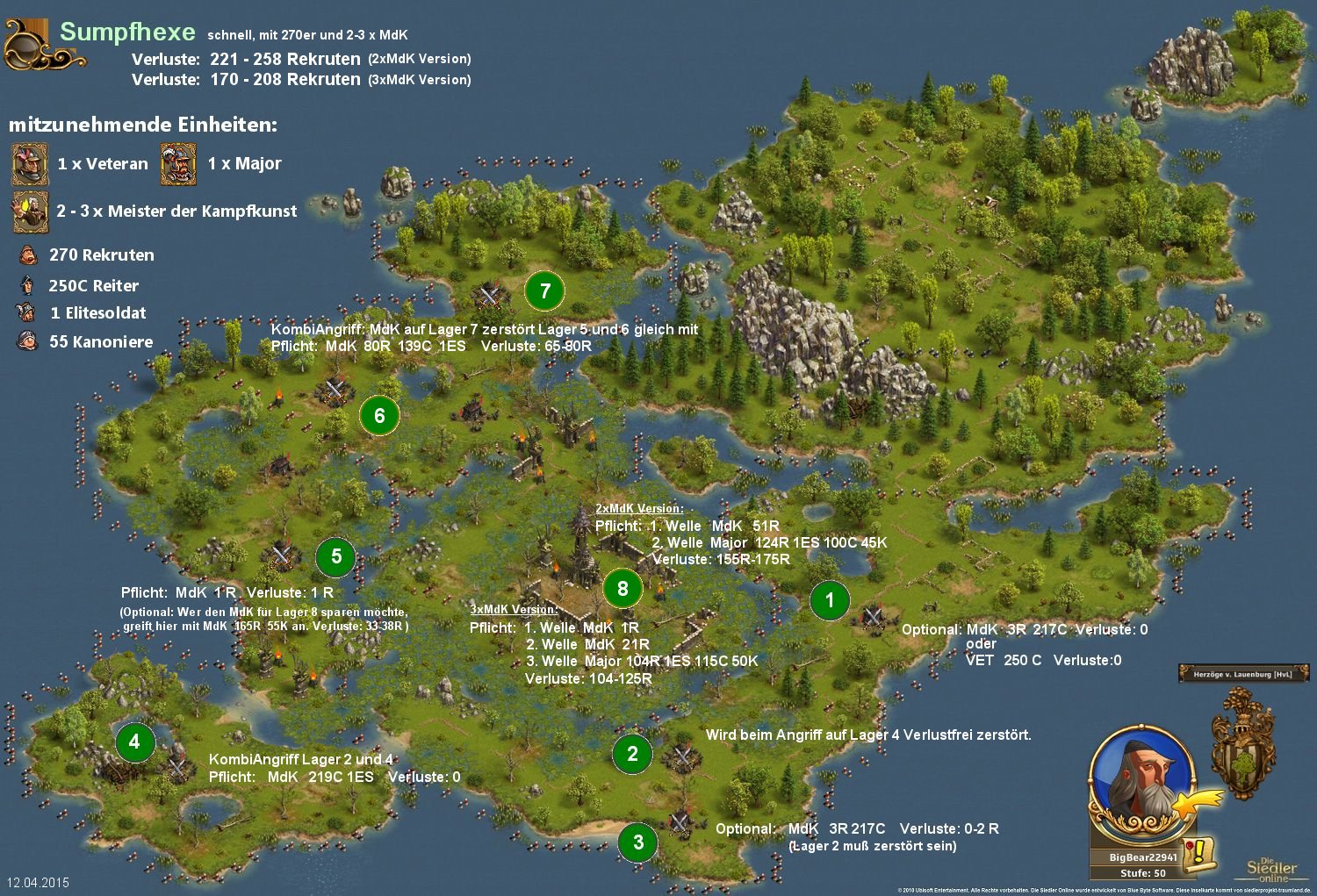Select the green marker labeled 4

134,742
